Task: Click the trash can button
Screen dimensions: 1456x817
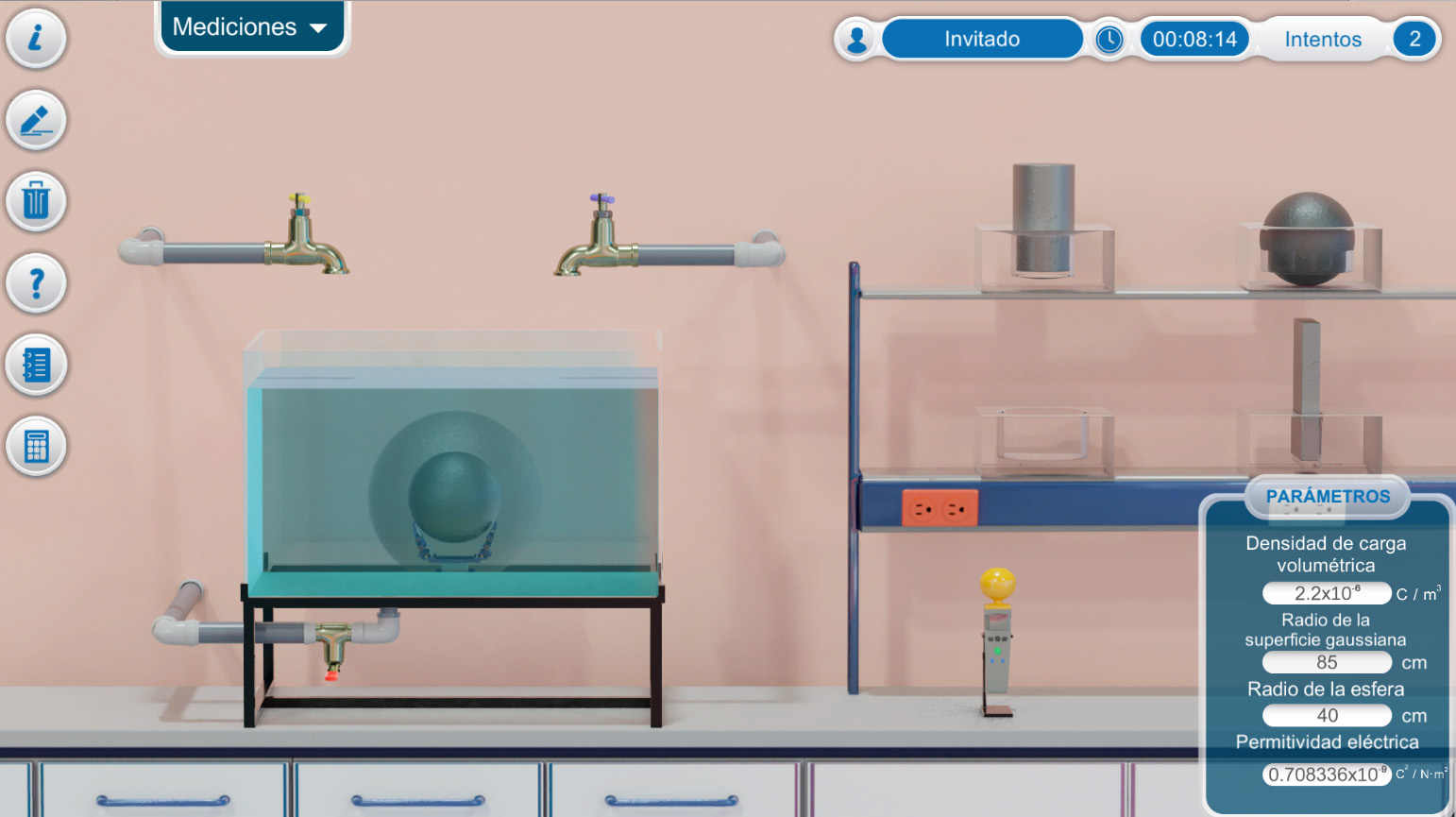Action: [36, 202]
